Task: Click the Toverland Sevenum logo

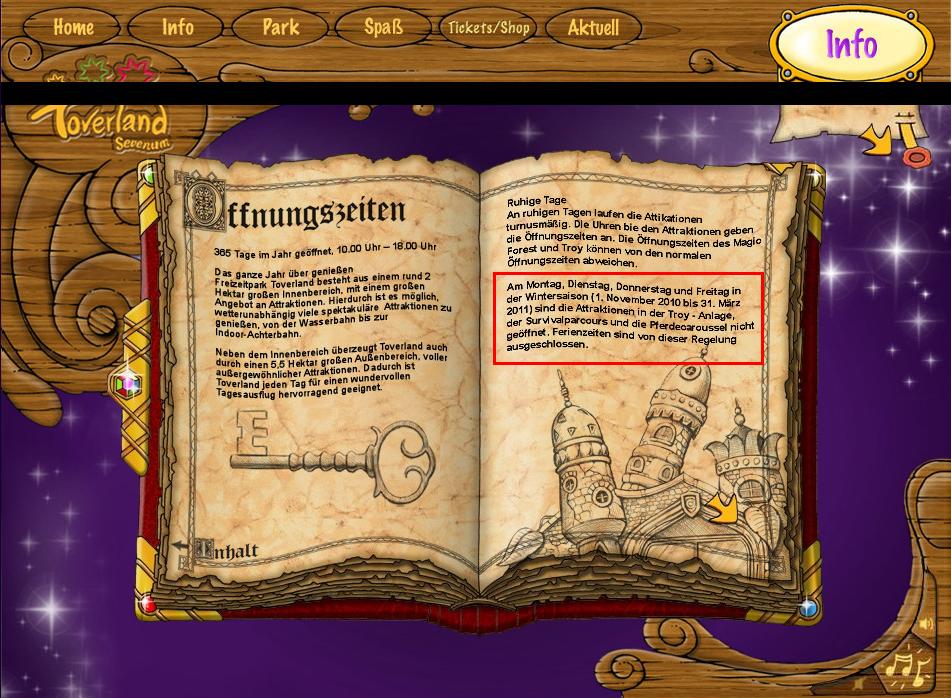Action: click(98, 128)
